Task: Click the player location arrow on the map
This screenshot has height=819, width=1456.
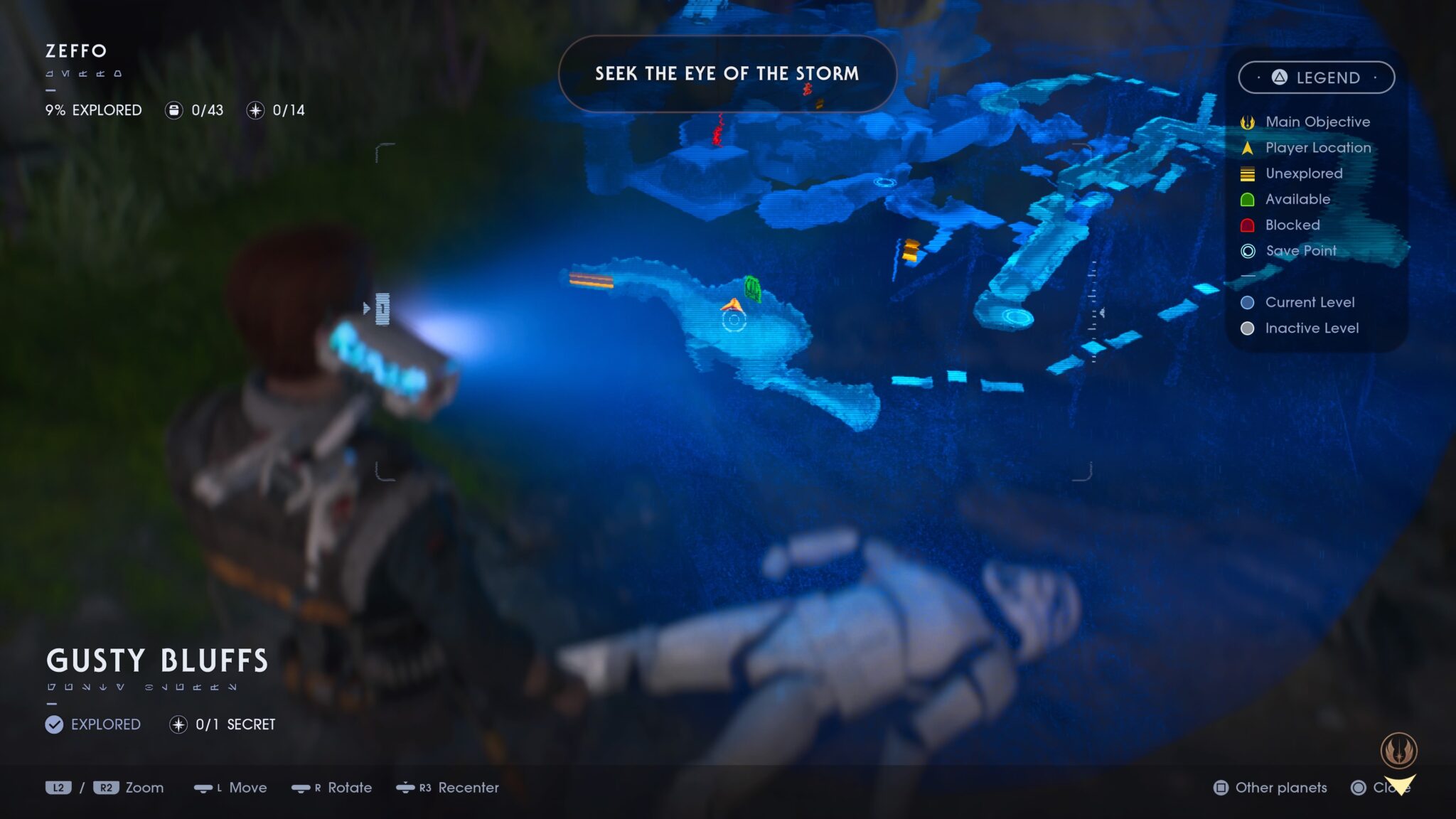Action: click(732, 304)
